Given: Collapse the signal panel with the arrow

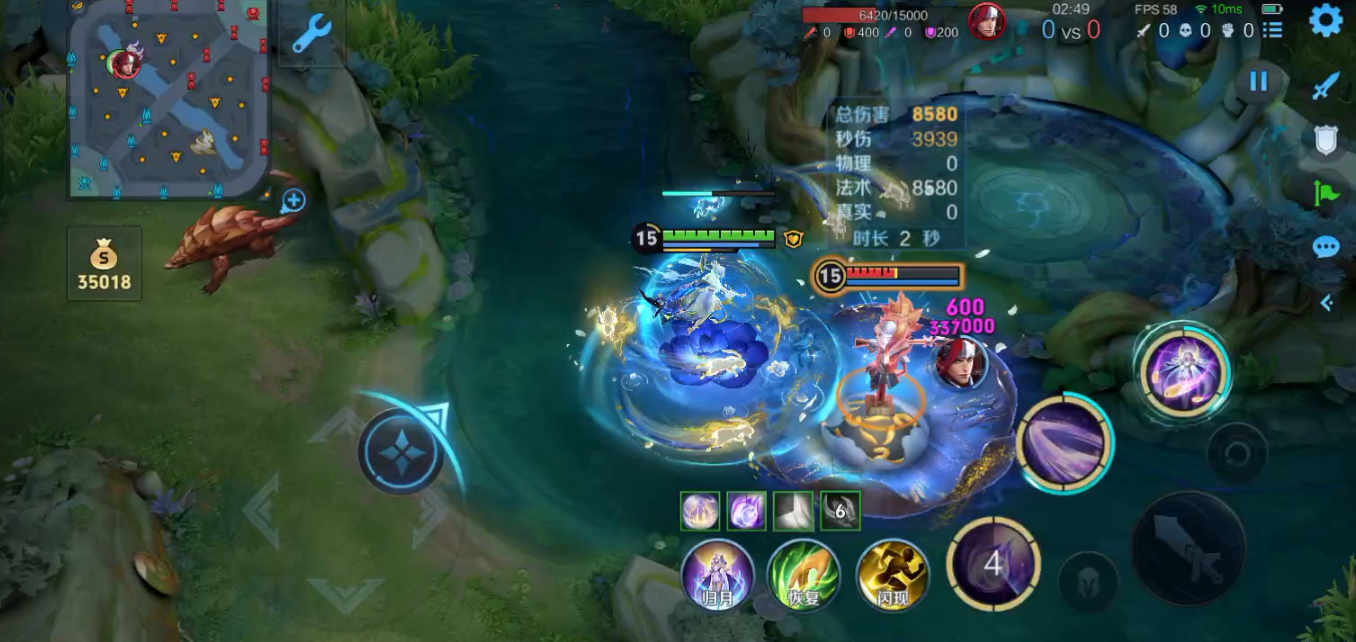Looking at the screenshot, I should [x=1327, y=303].
